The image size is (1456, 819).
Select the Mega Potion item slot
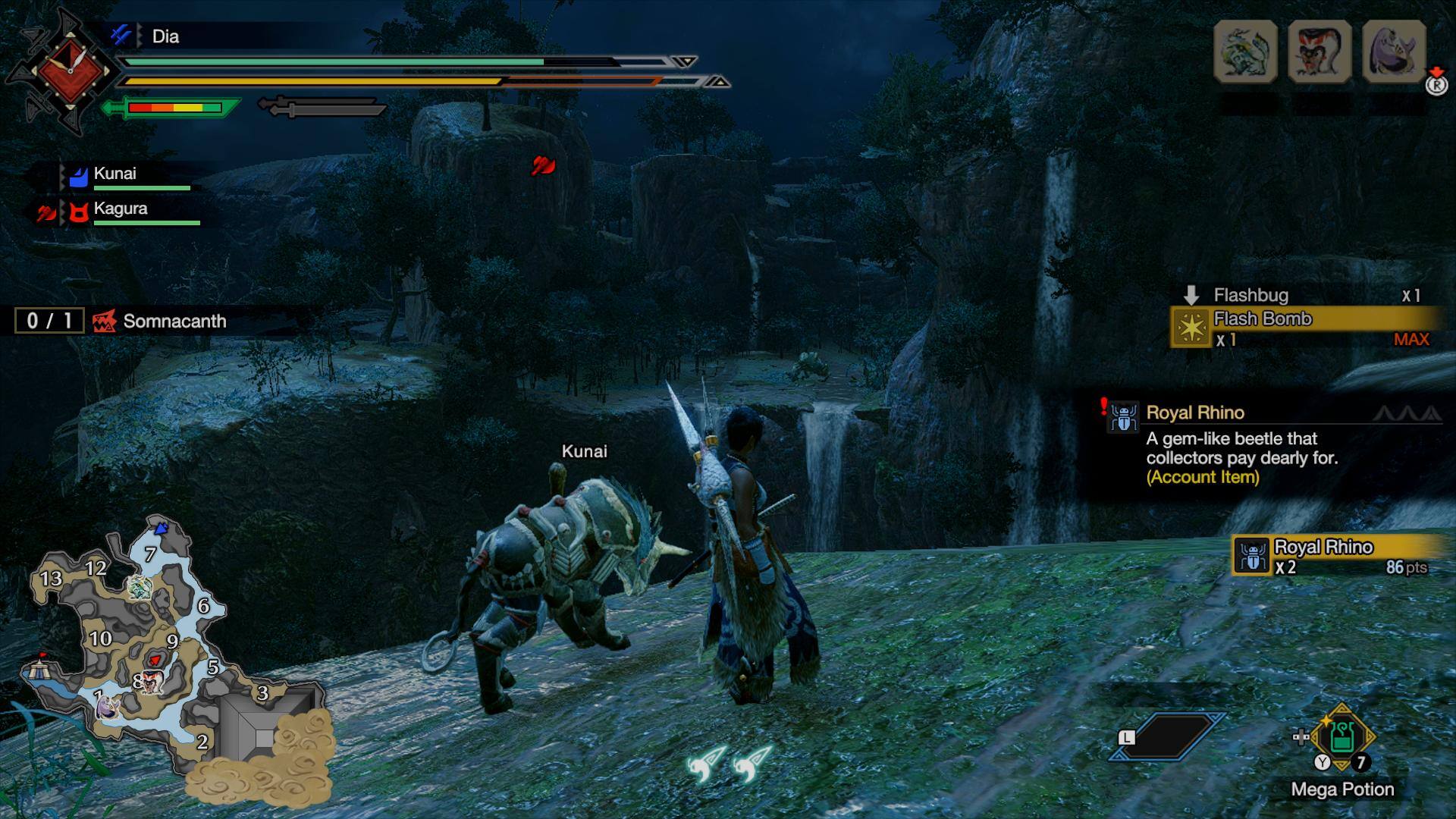point(1341,738)
